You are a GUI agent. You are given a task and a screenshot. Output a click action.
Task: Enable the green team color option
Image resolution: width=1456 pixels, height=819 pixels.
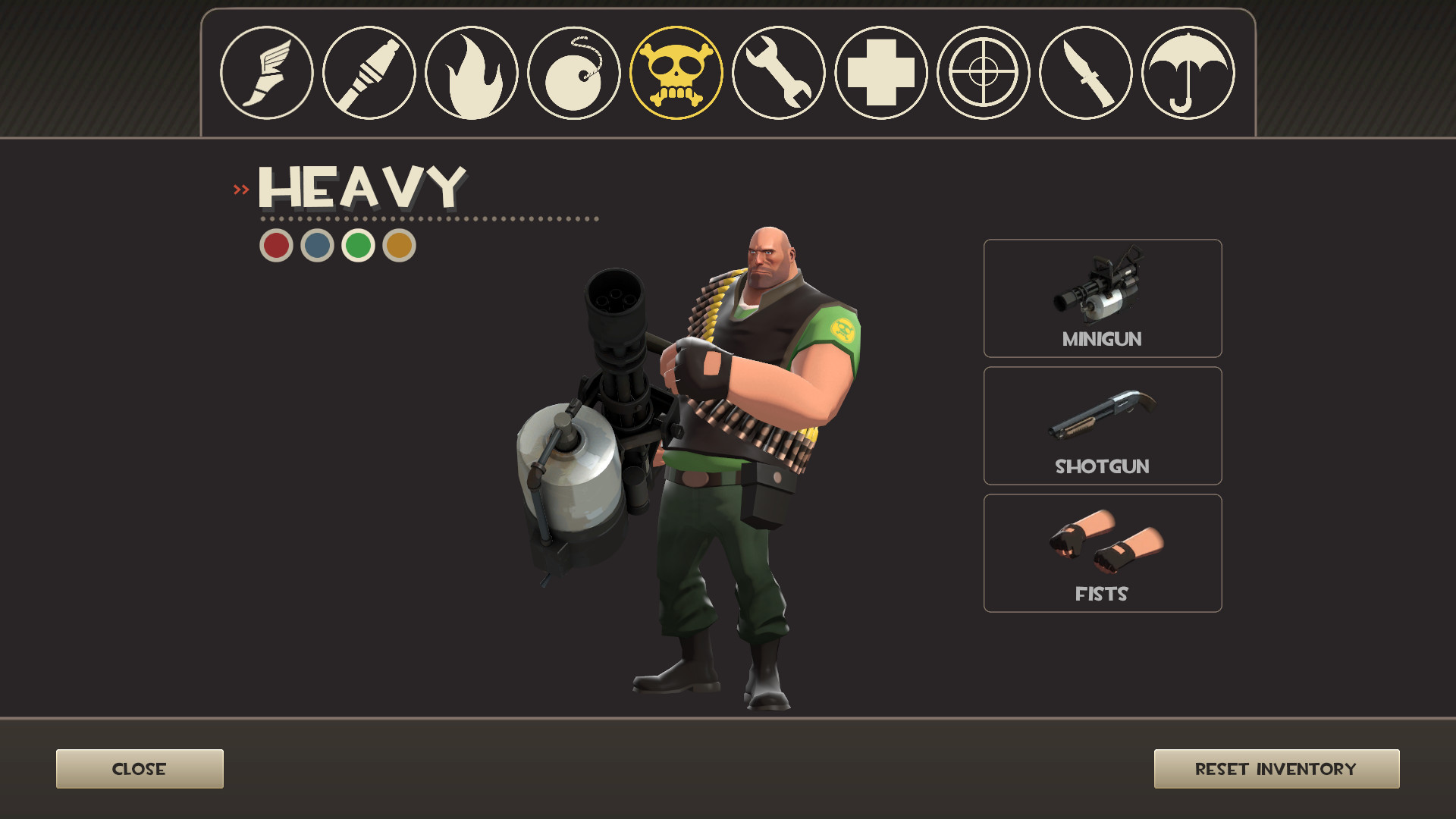(x=356, y=243)
